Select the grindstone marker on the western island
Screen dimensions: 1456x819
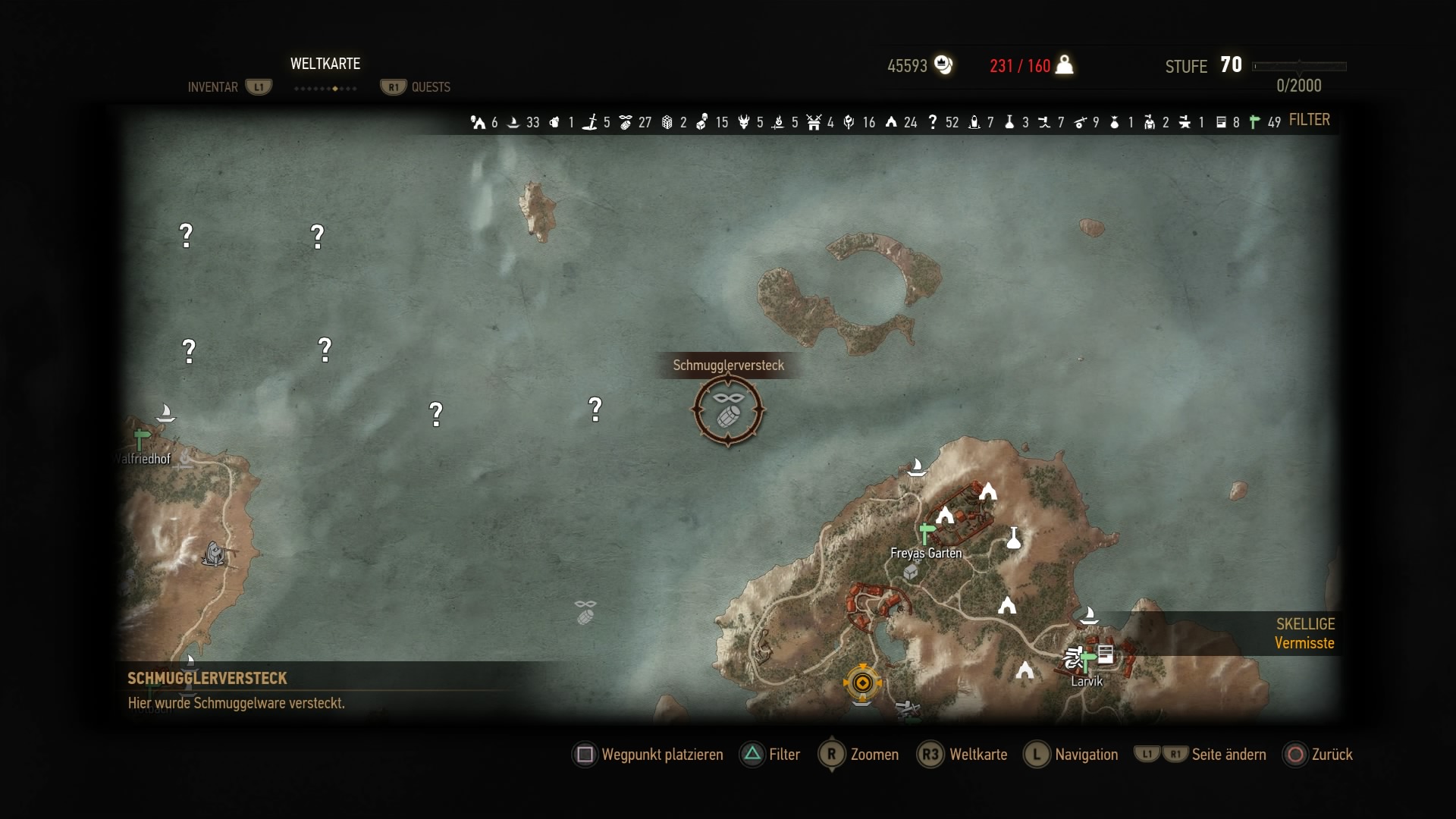[215, 554]
